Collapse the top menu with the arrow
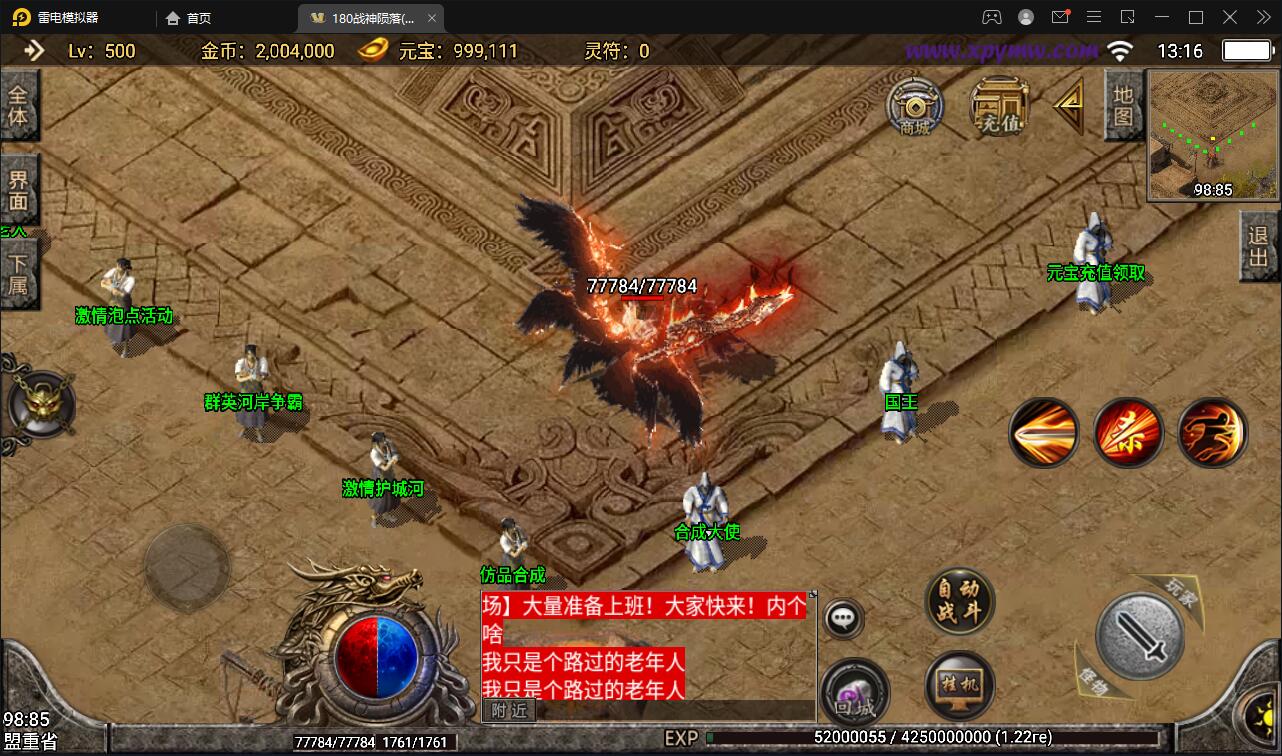 (1068, 104)
